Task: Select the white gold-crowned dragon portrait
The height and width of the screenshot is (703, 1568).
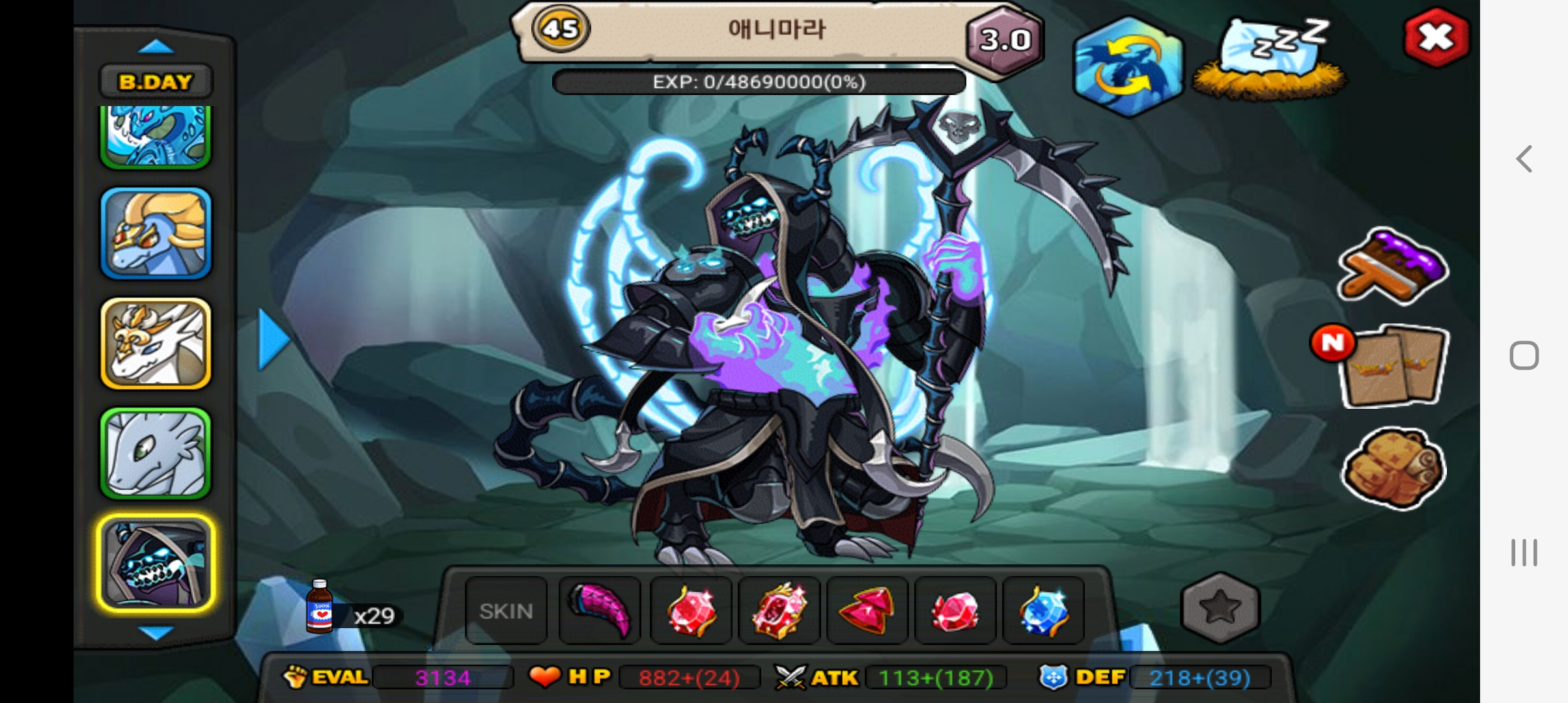Action: pyautogui.click(x=156, y=343)
